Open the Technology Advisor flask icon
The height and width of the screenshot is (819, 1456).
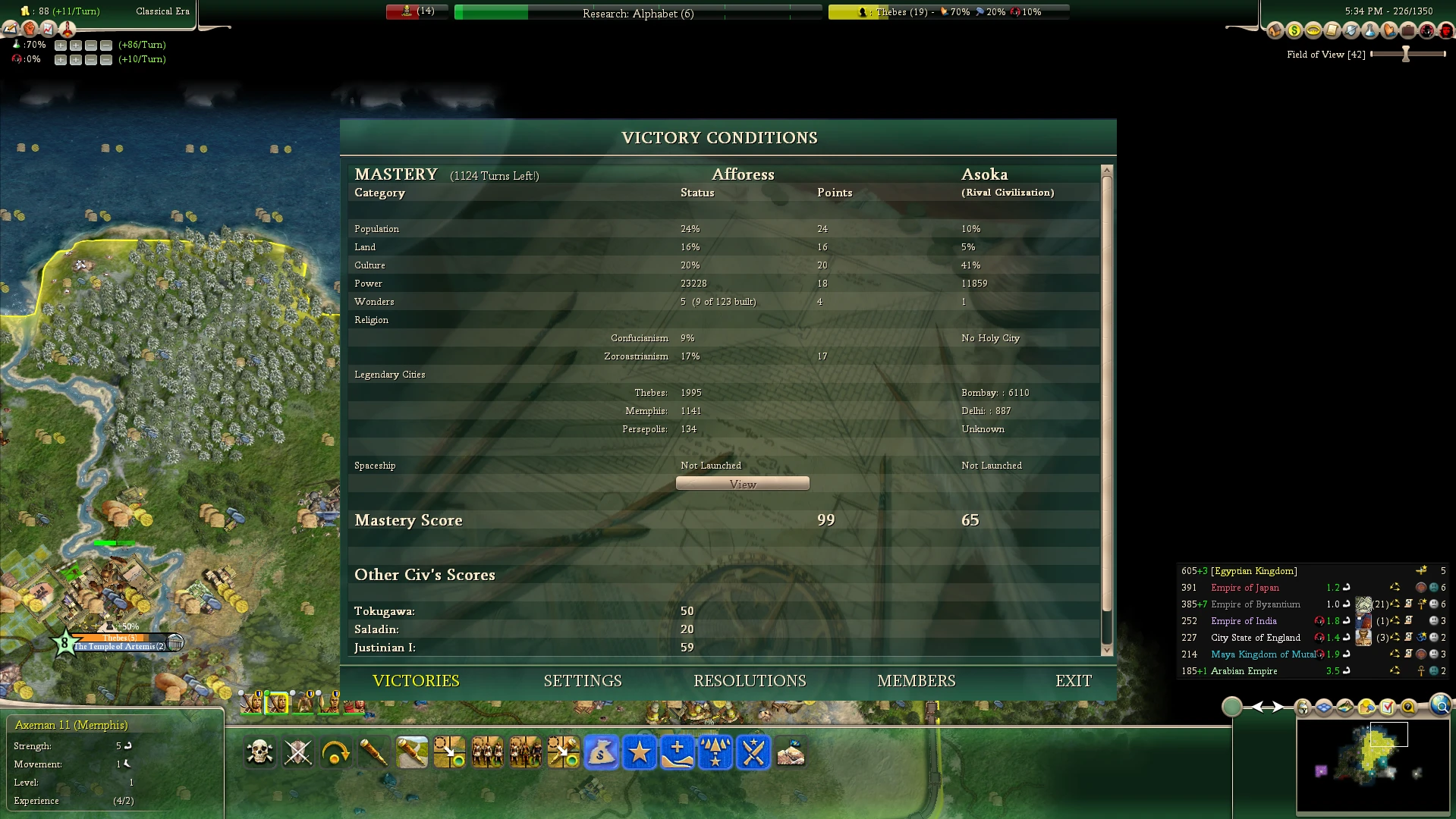[1370, 30]
